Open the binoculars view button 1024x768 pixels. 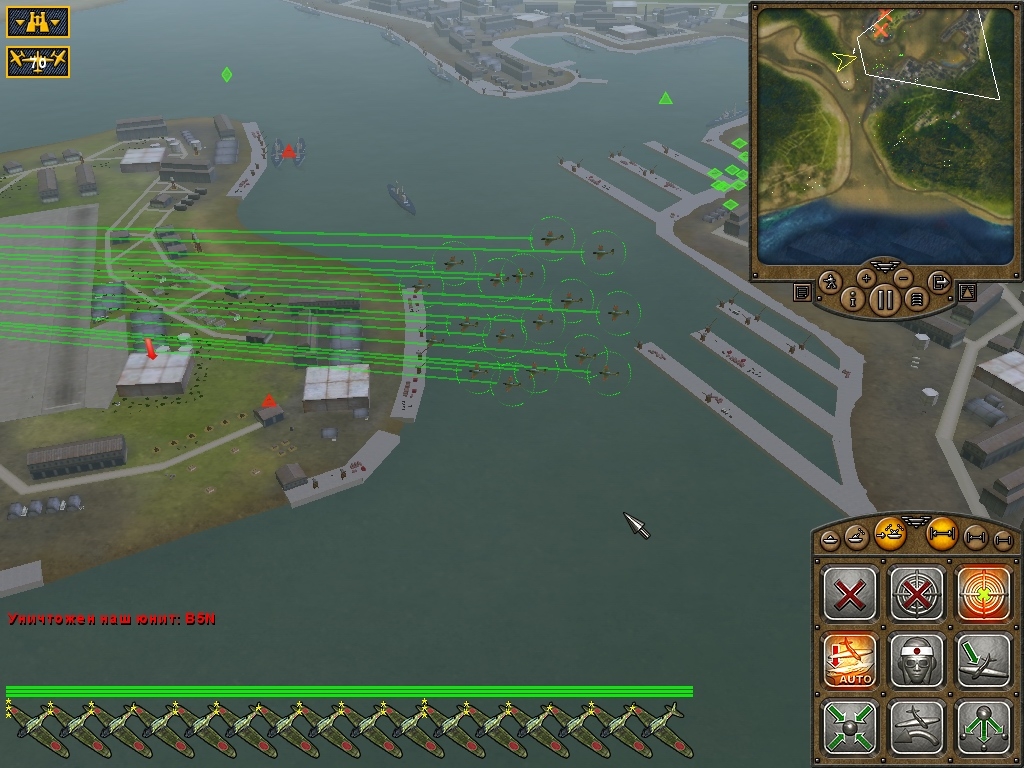pyautogui.click(x=38, y=21)
